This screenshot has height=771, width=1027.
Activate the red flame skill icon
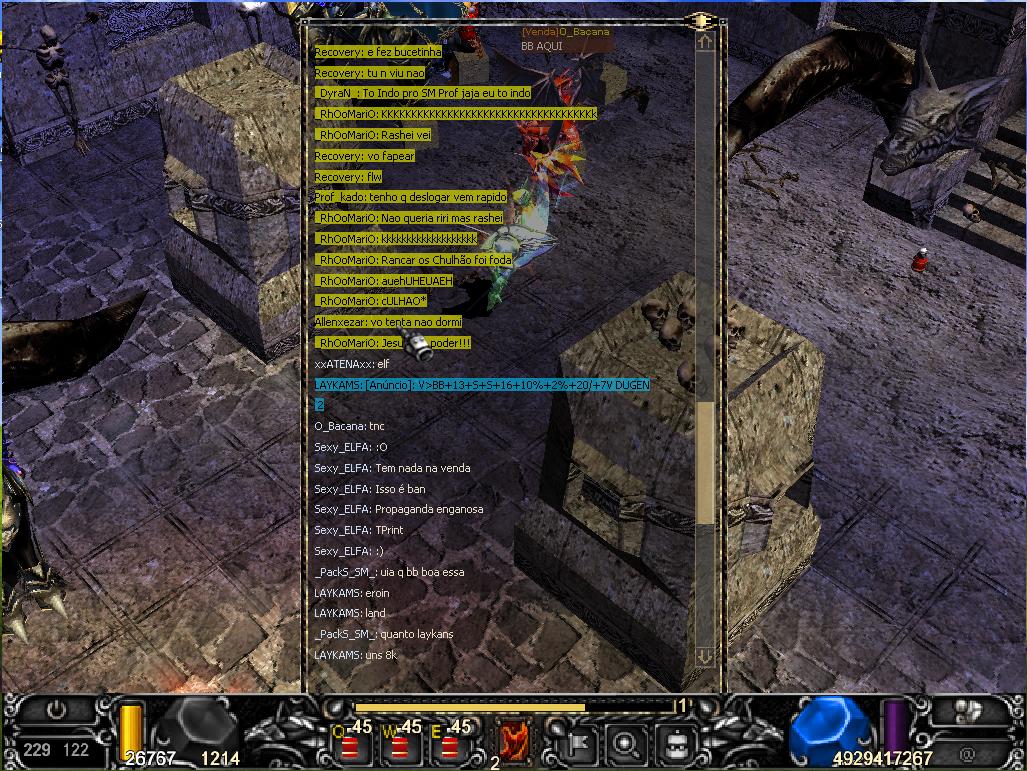[514, 740]
